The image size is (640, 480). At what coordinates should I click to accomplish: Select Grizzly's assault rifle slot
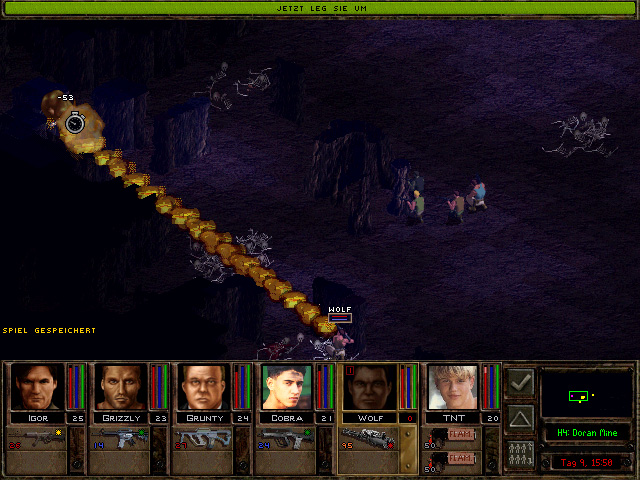point(120,441)
